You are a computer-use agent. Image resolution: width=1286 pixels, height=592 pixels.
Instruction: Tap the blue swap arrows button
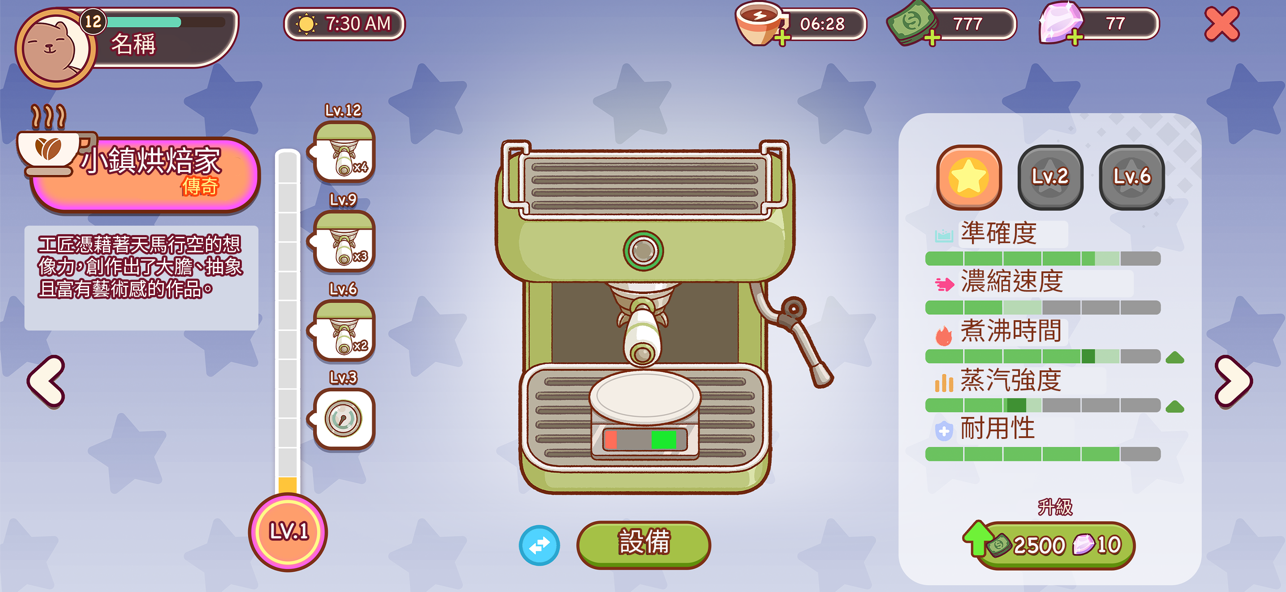[x=539, y=545]
